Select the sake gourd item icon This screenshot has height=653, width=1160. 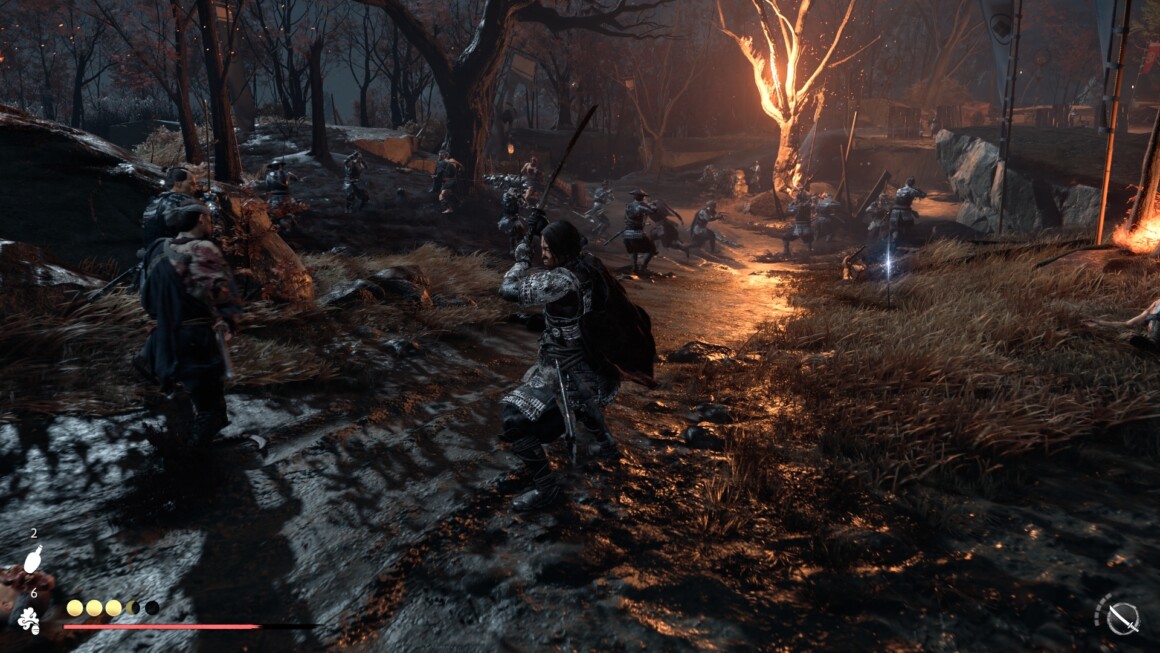[33, 560]
